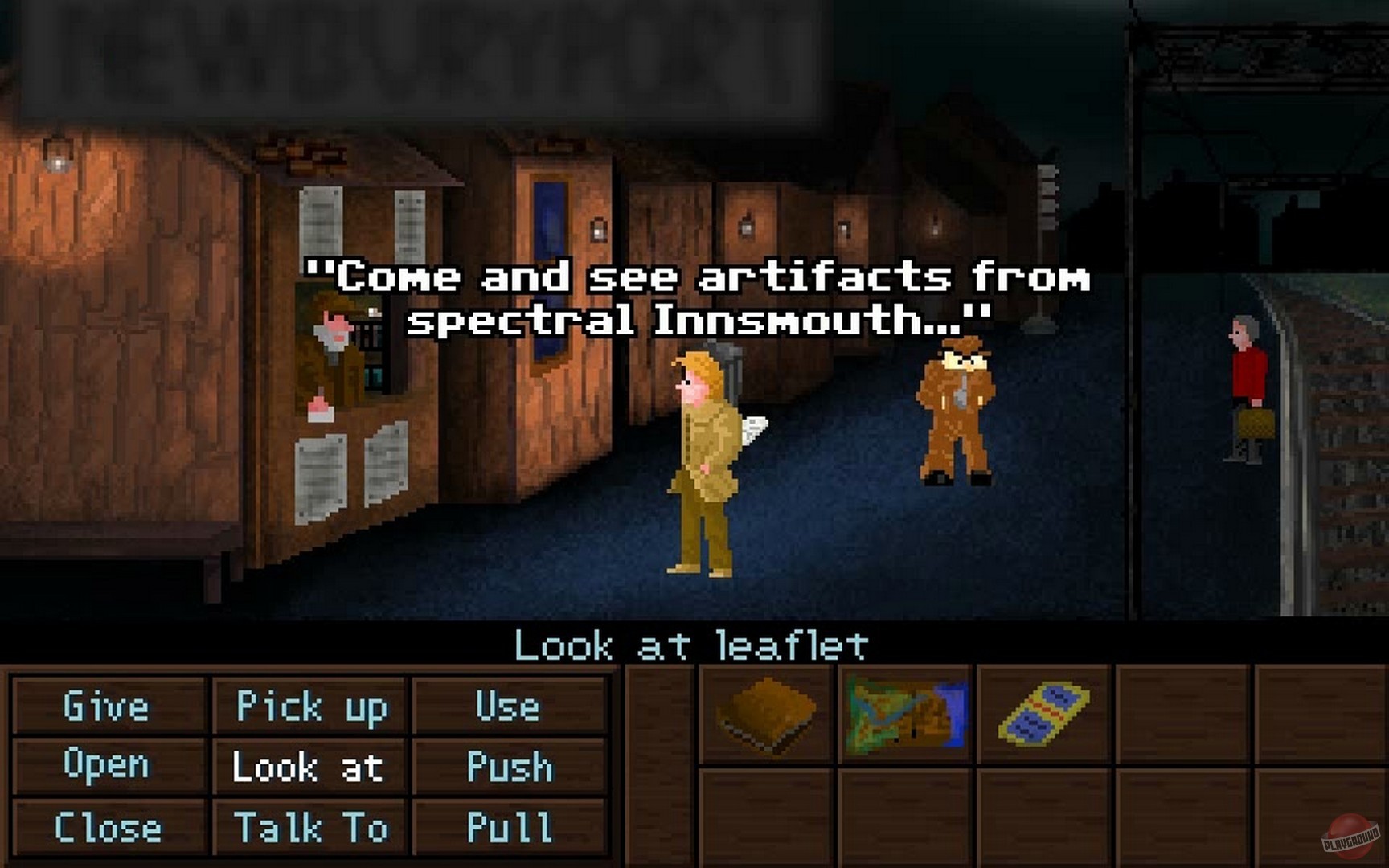Click the detective in the brown coat
Viewport: 1389px width, 868px height.
tap(958, 410)
